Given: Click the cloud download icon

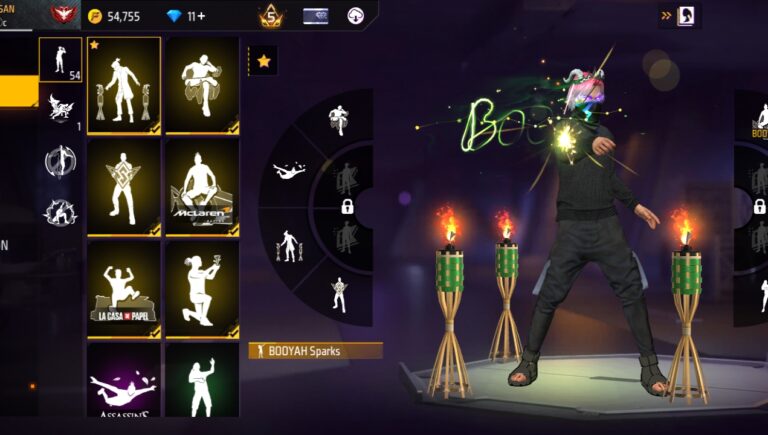Looking at the screenshot, I should click(x=354, y=16).
